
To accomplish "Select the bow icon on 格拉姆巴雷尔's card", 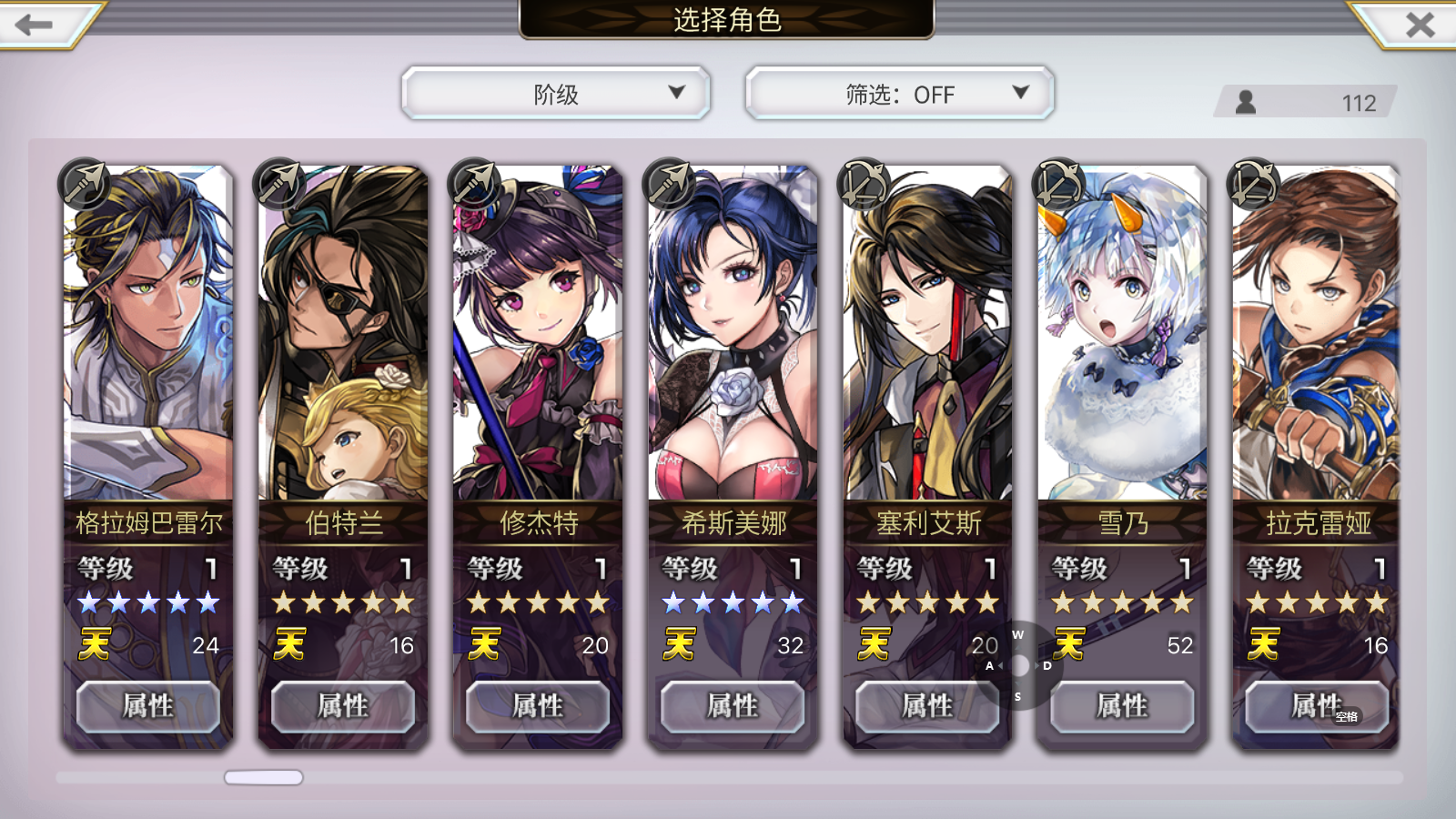I will [85, 183].
